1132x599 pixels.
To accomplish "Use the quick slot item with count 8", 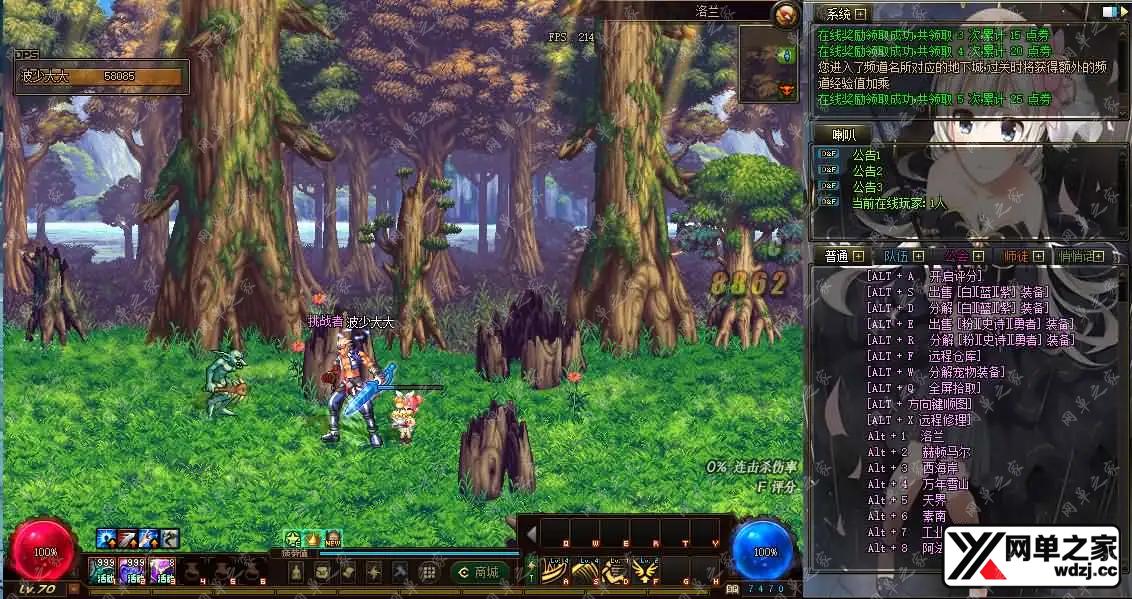I will 162,570.
